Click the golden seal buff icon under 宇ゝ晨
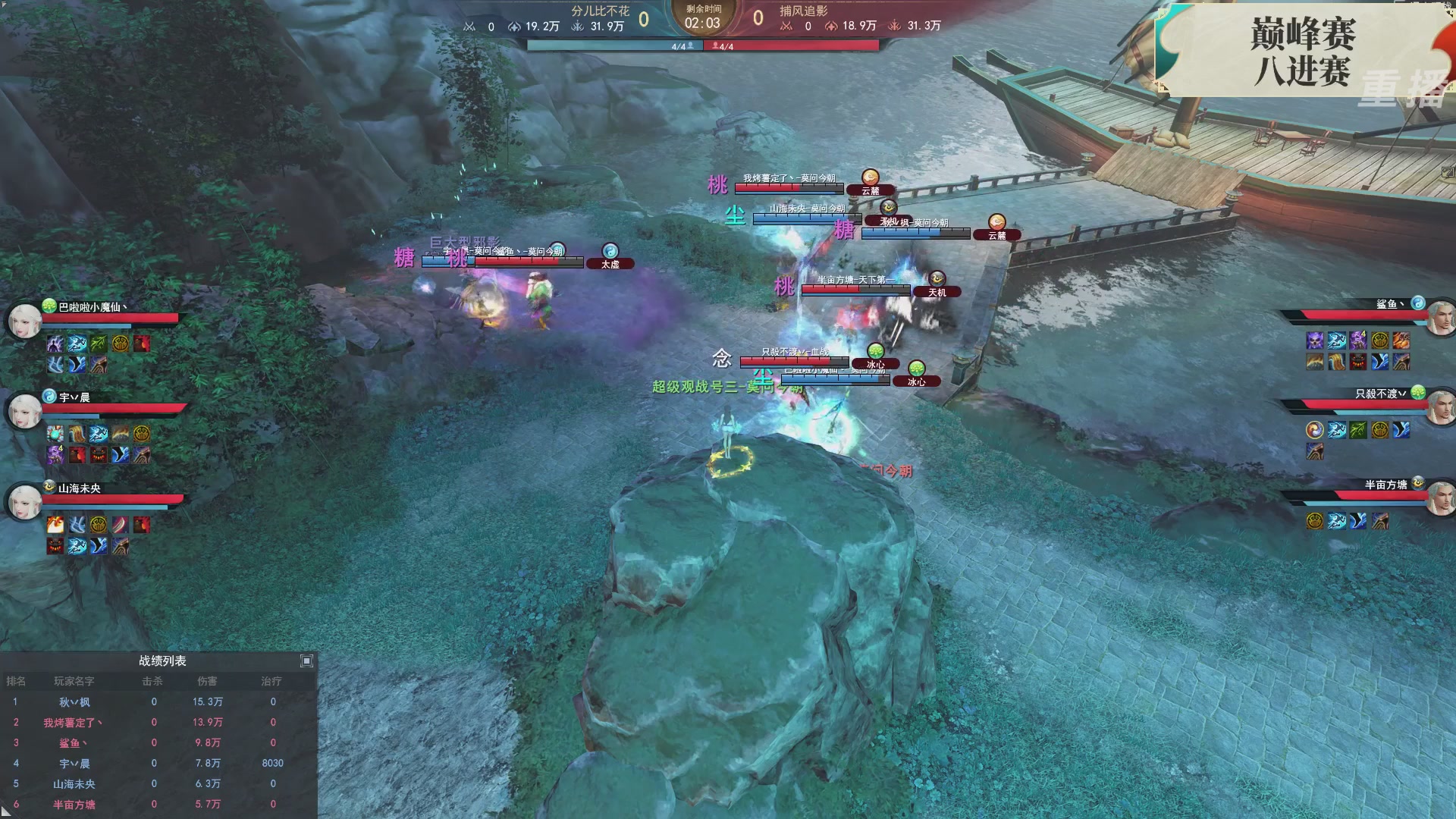 coord(142,433)
